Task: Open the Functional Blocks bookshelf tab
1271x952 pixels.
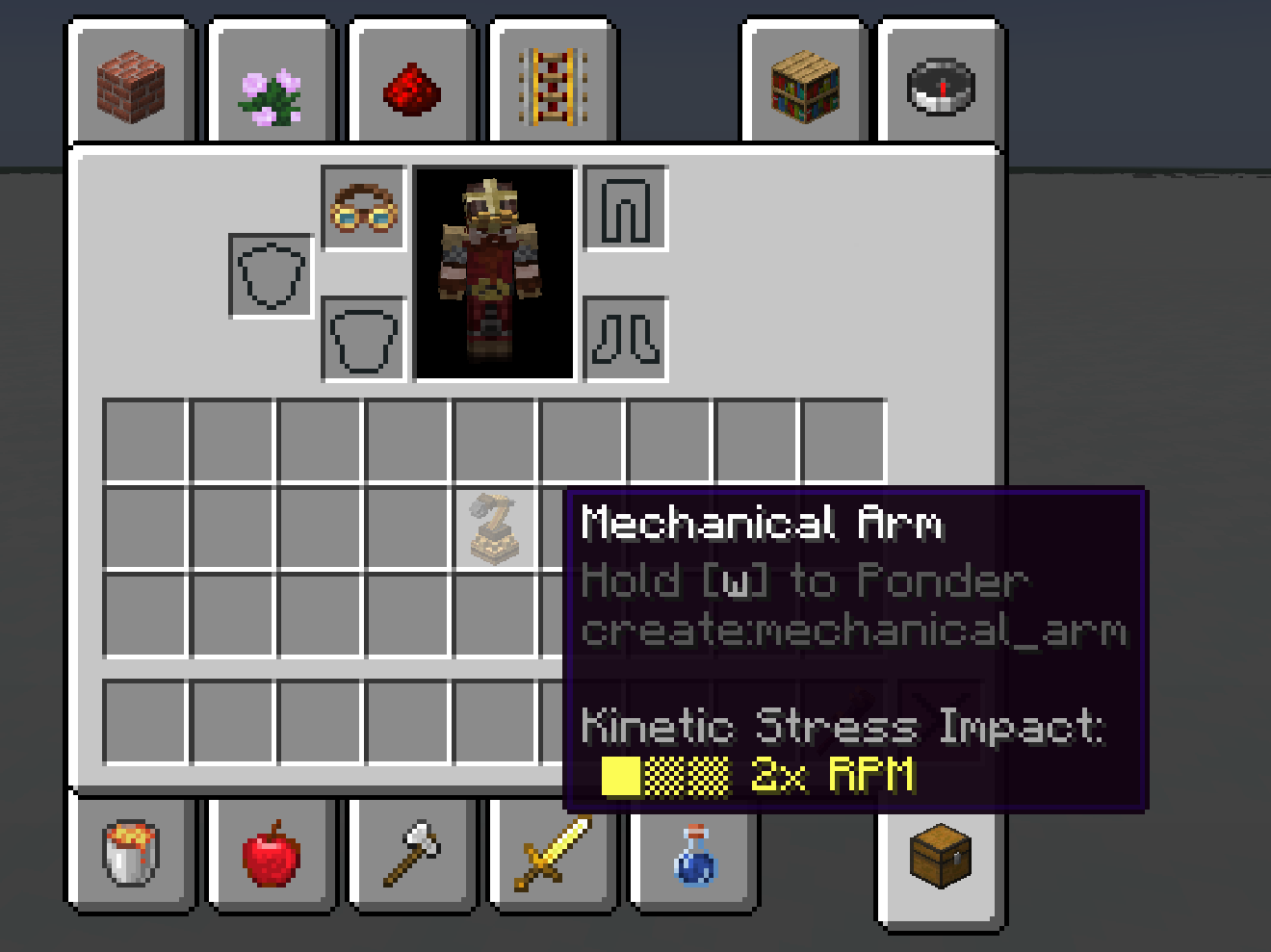Action: click(x=804, y=87)
